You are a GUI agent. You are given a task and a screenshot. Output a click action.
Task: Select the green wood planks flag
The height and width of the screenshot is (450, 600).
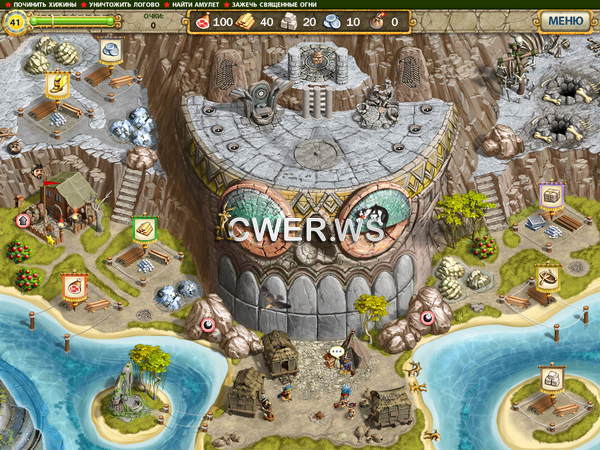(x=144, y=229)
